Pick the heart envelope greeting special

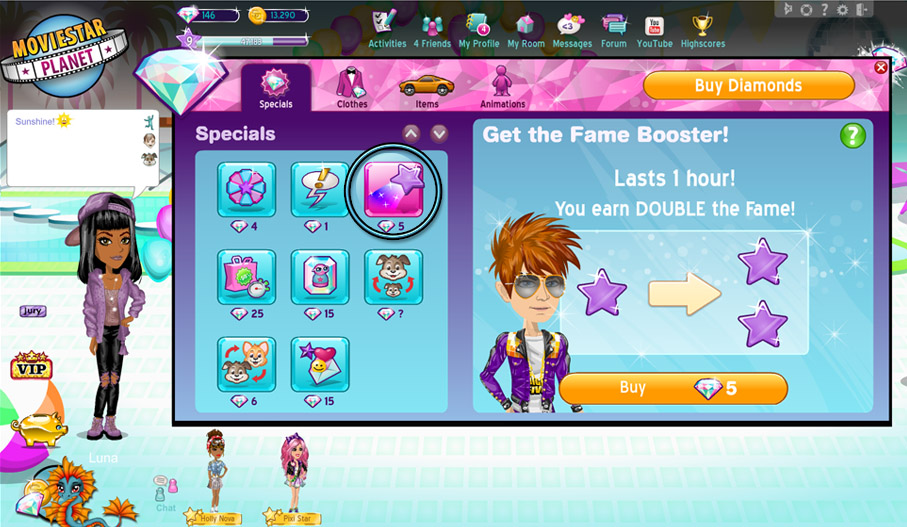click(320, 364)
